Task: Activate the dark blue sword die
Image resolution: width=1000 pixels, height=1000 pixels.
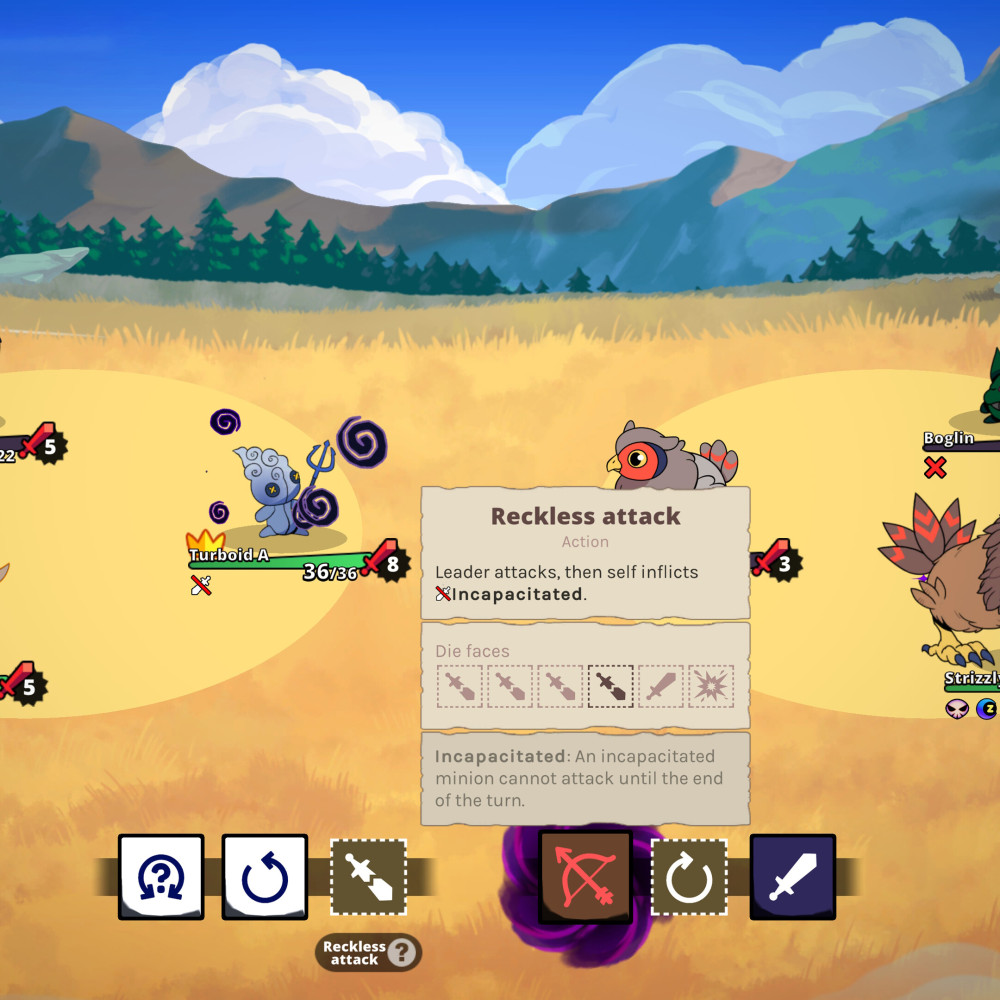Action: (x=792, y=877)
